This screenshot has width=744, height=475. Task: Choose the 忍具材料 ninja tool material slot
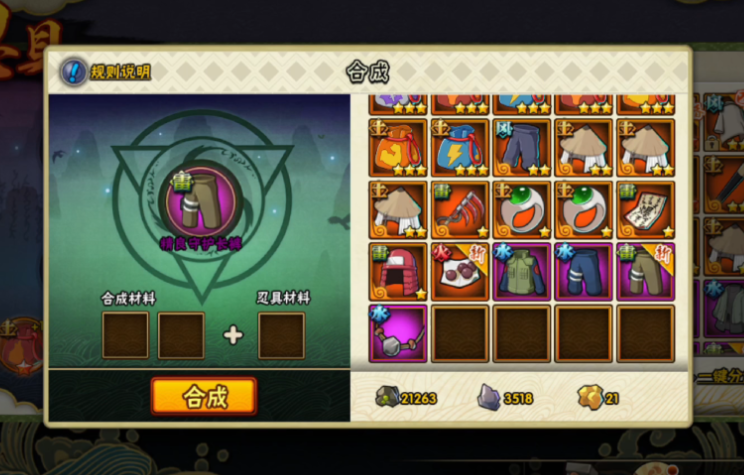click(281, 335)
